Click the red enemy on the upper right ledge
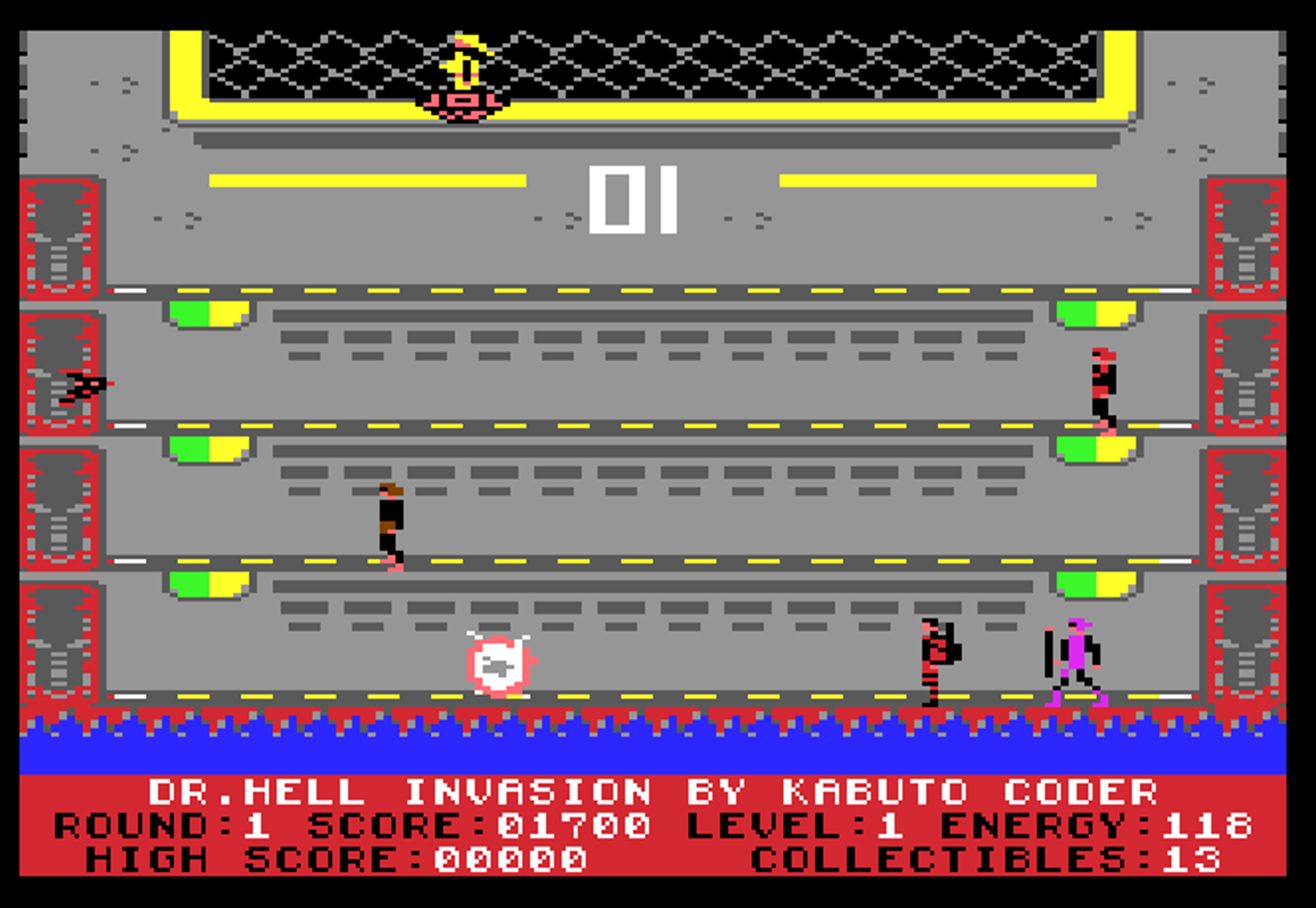1316x908 pixels. [1103, 385]
